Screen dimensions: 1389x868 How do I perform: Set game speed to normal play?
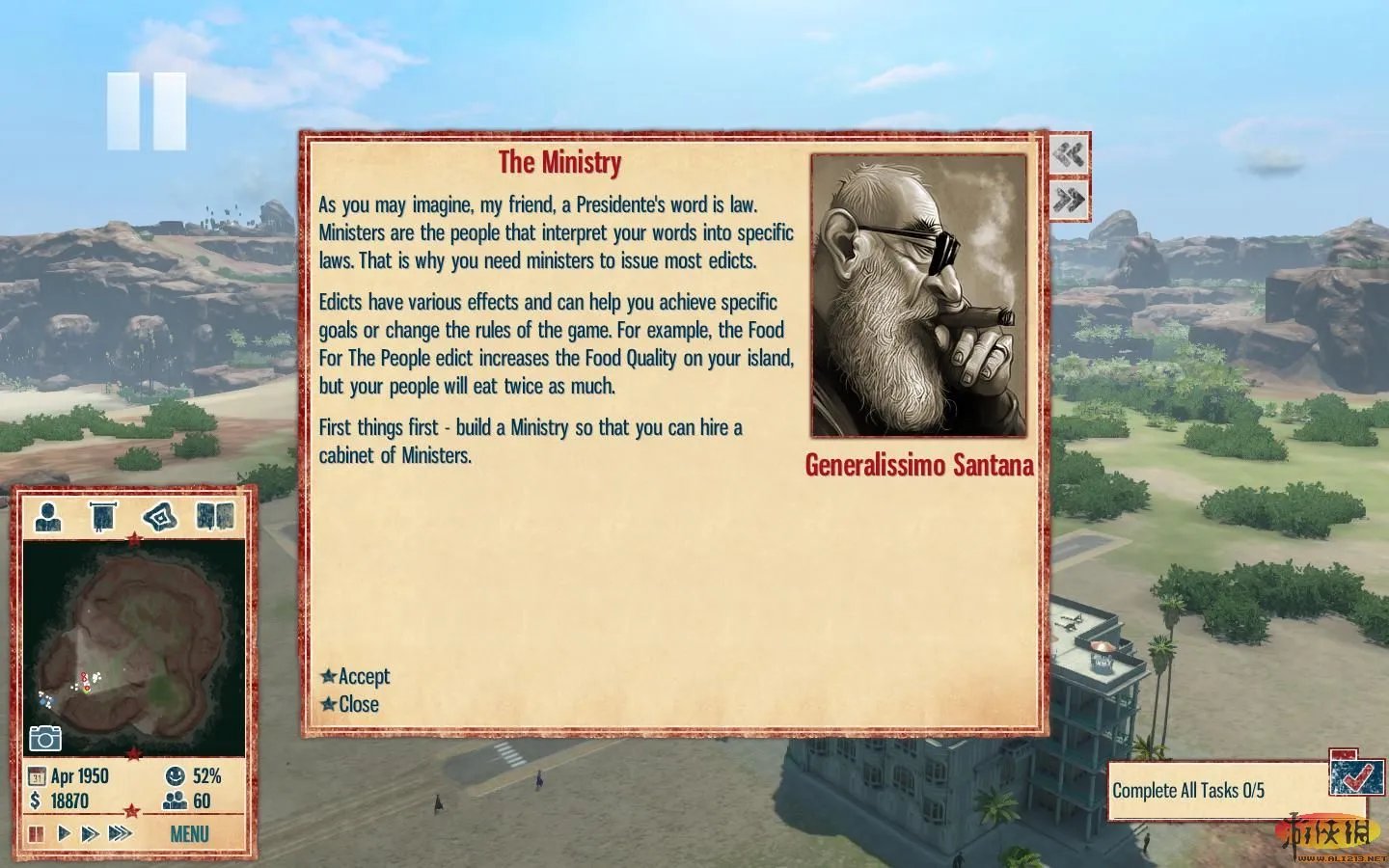pyautogui.click(x=64, y=833)
